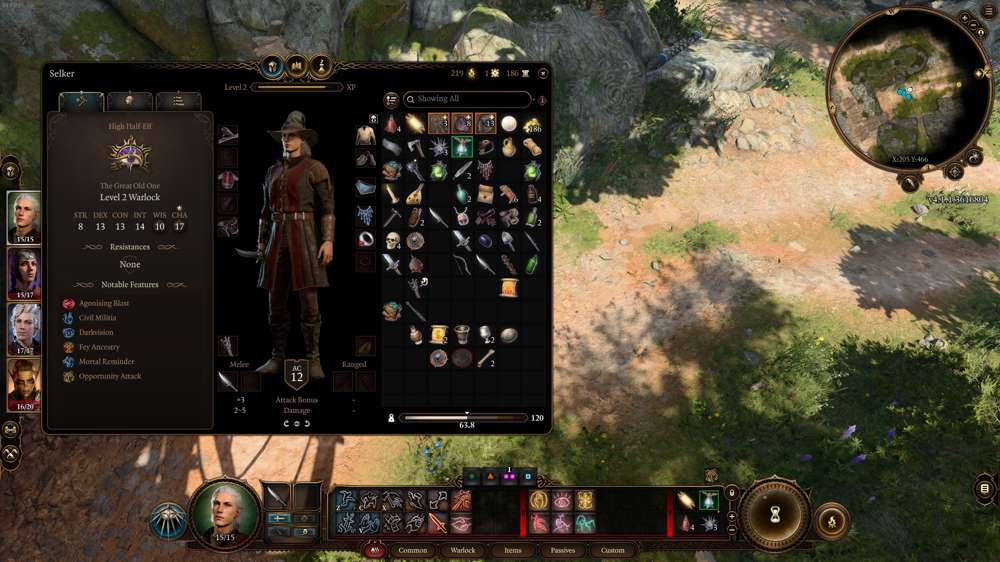Select the skull item in inventory

392,241
